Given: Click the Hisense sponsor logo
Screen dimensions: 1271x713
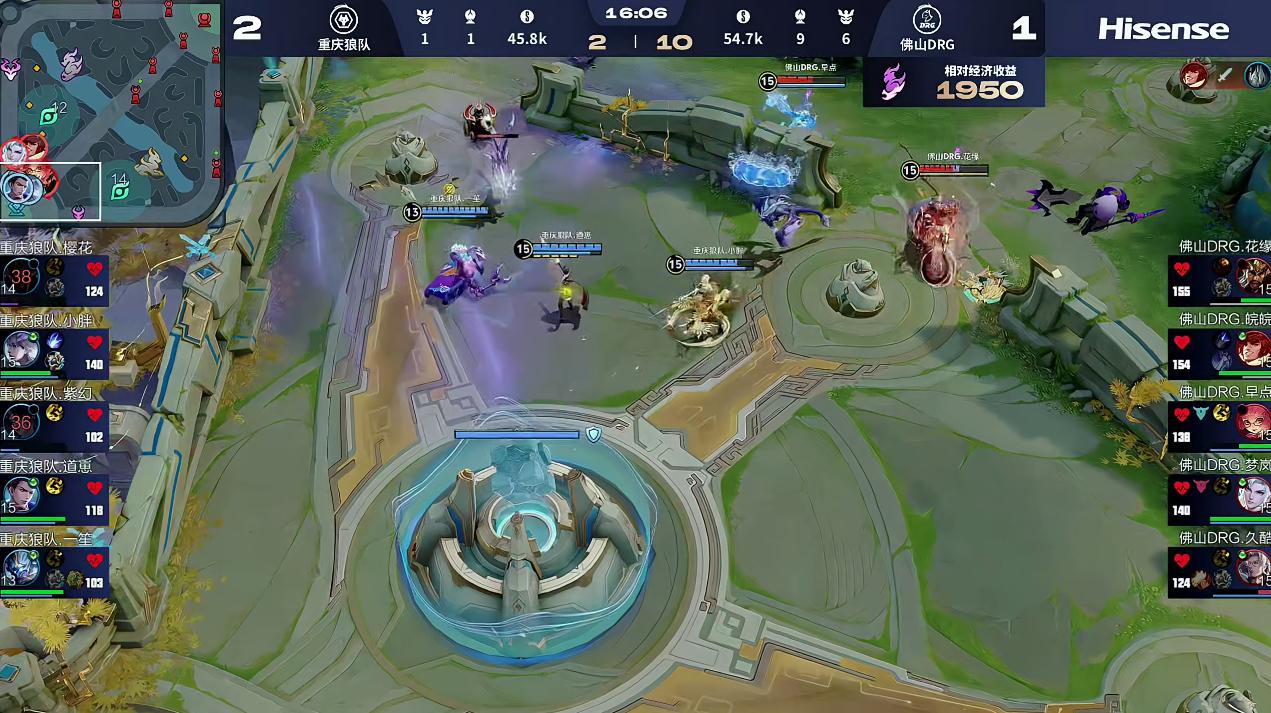Looking at the screenshot, I should tap(1163, 29).
